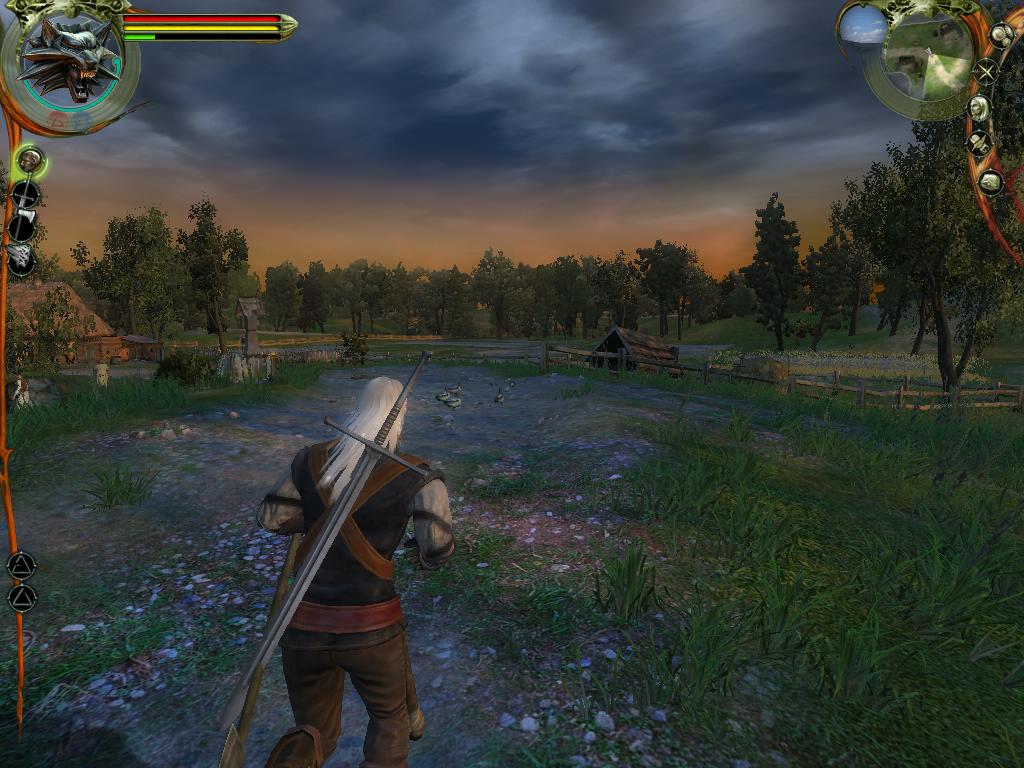Open the coins panel icon

click(x=1001, y=35)
